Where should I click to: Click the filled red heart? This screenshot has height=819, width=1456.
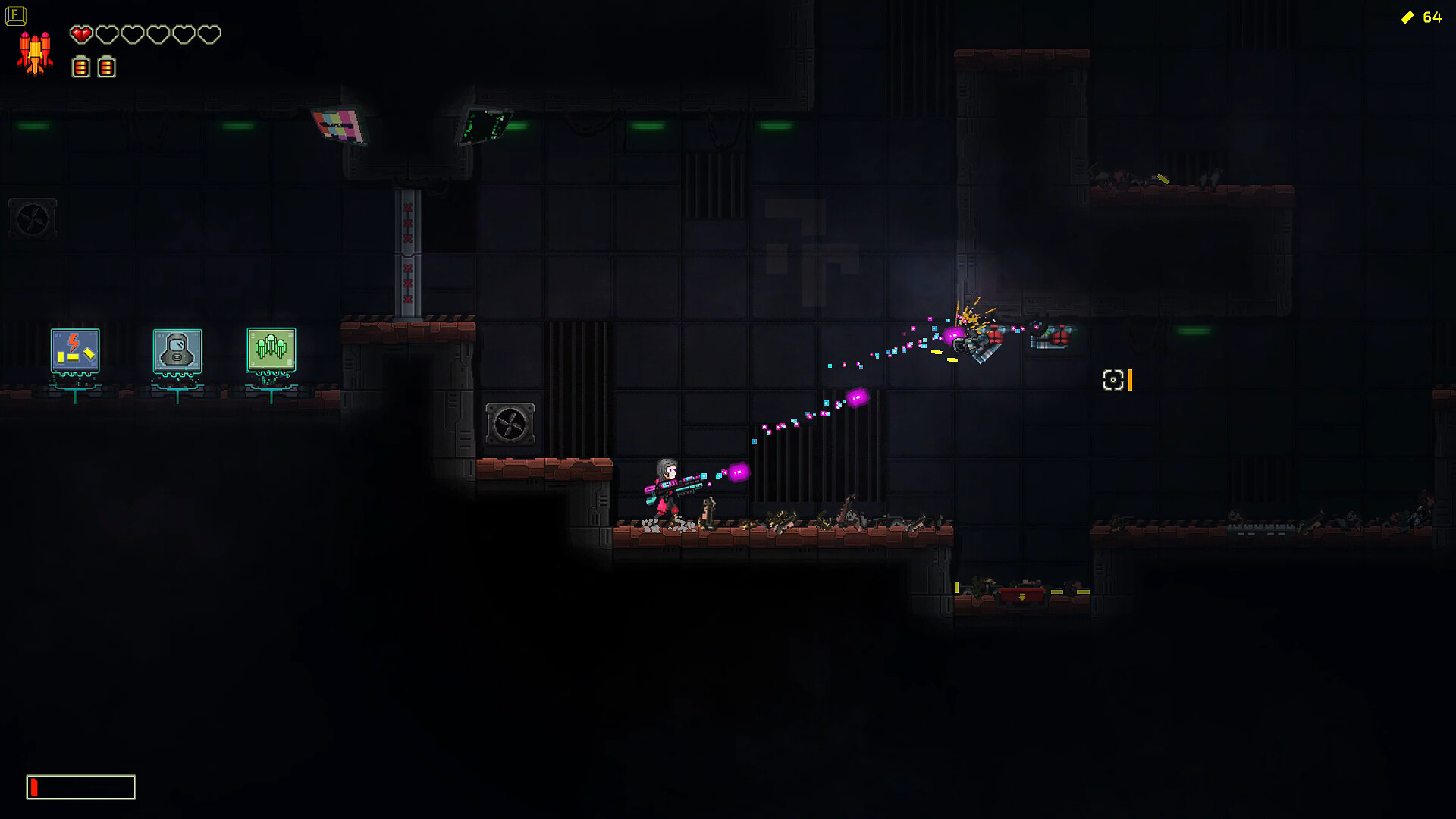click(x=80, y=34)
